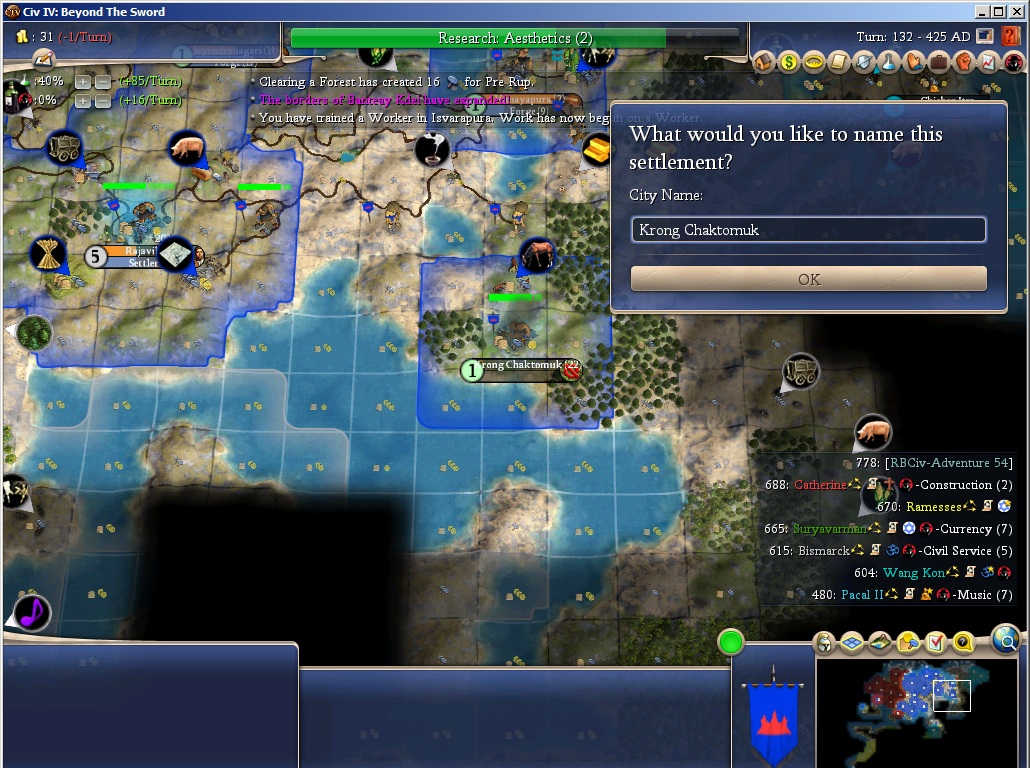The height and width of the screenshot is (768, 1030).
Task: Increase the research rate with plus button
Action: point(83,81)
